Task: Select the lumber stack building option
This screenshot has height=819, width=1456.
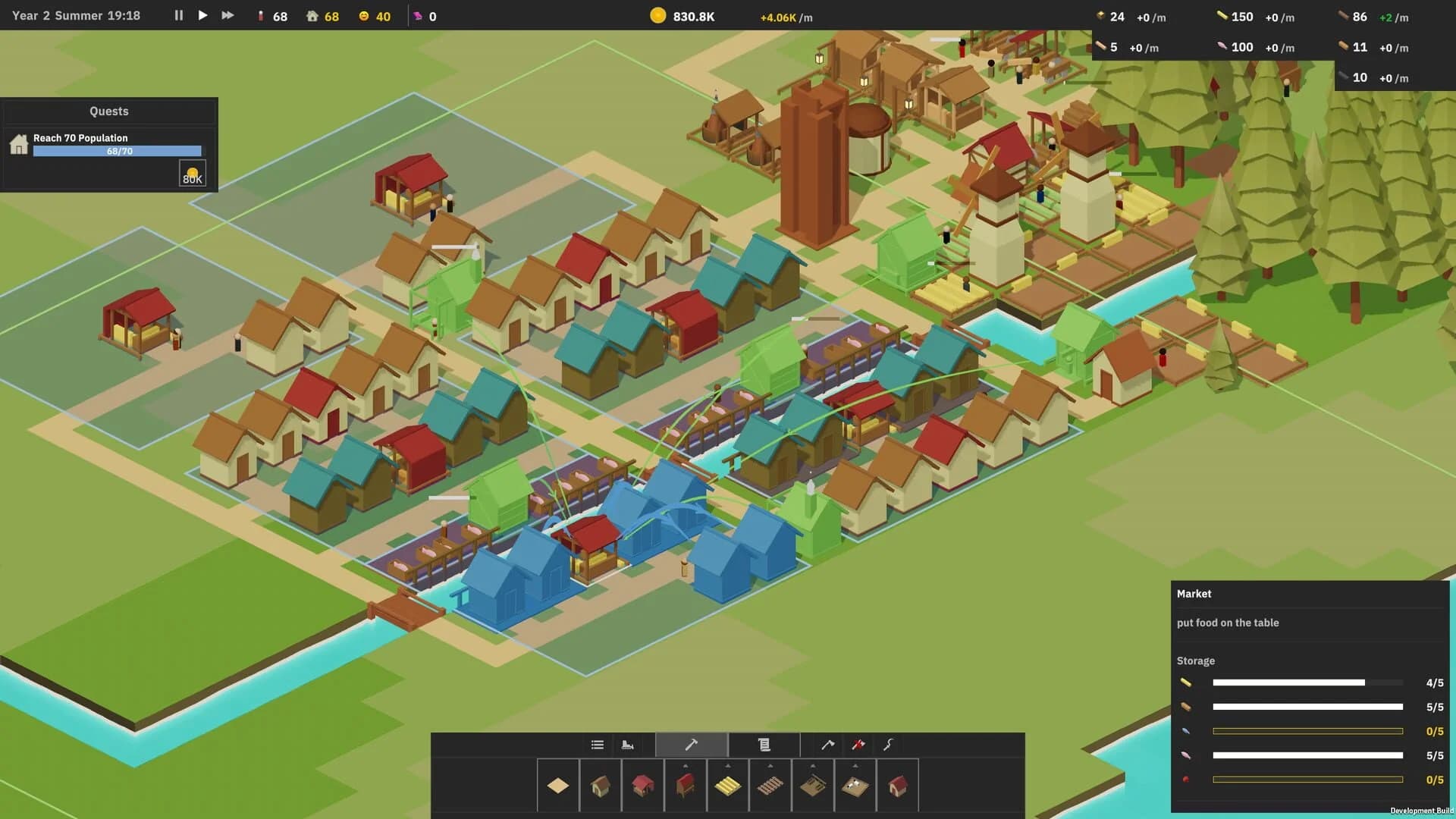Action: tap(728, 786)
